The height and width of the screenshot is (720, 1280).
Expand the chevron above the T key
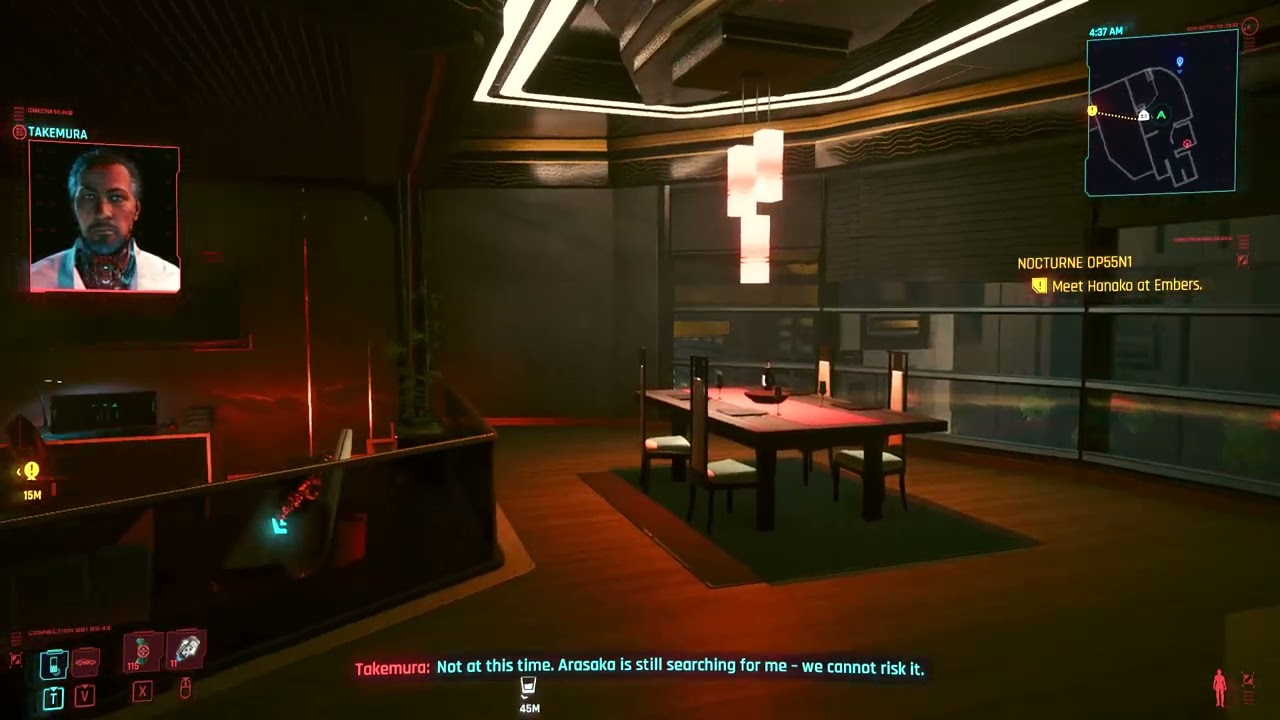[53, 687]
